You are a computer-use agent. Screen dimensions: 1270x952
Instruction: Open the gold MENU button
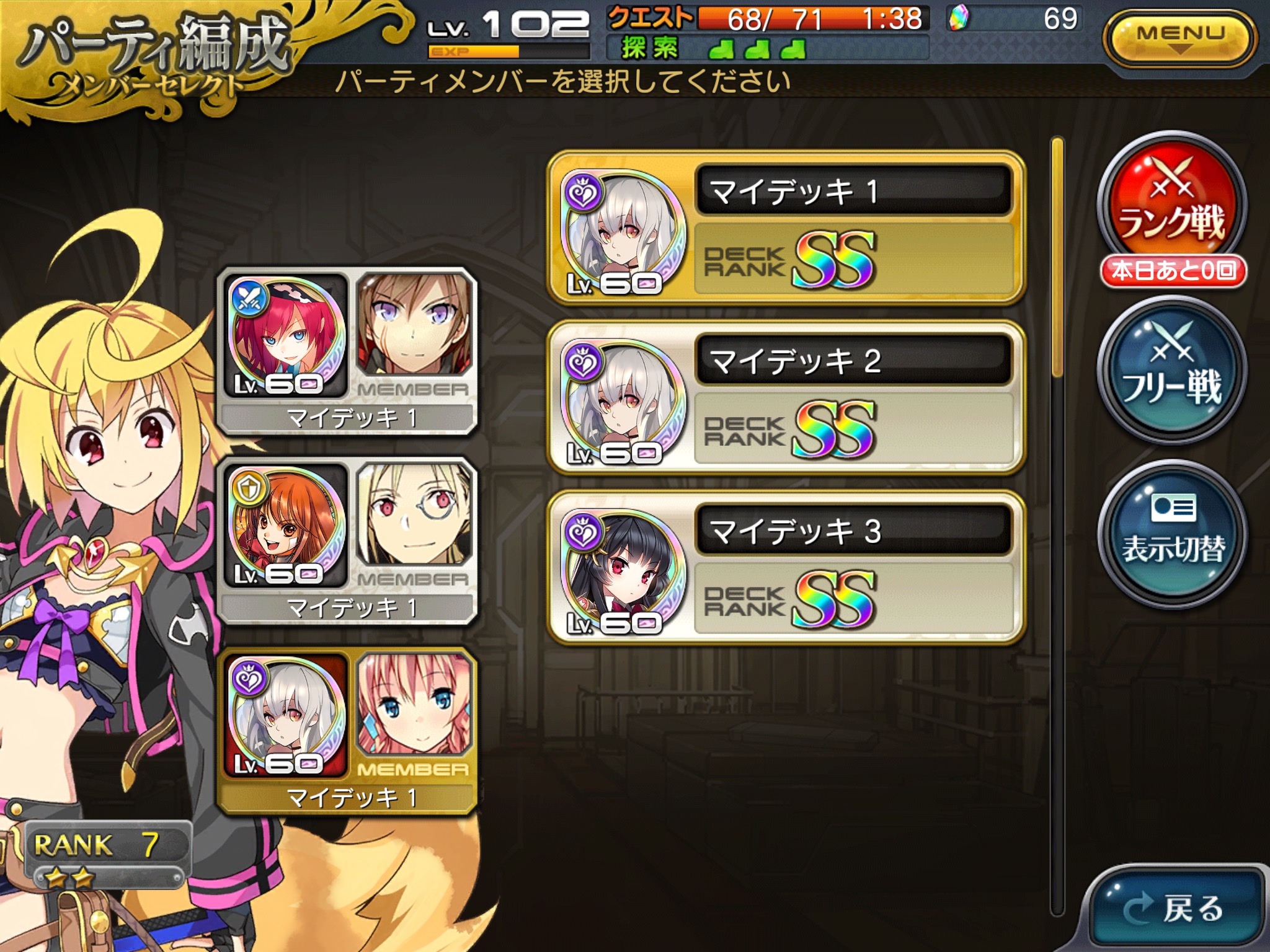click(1179, 38)
